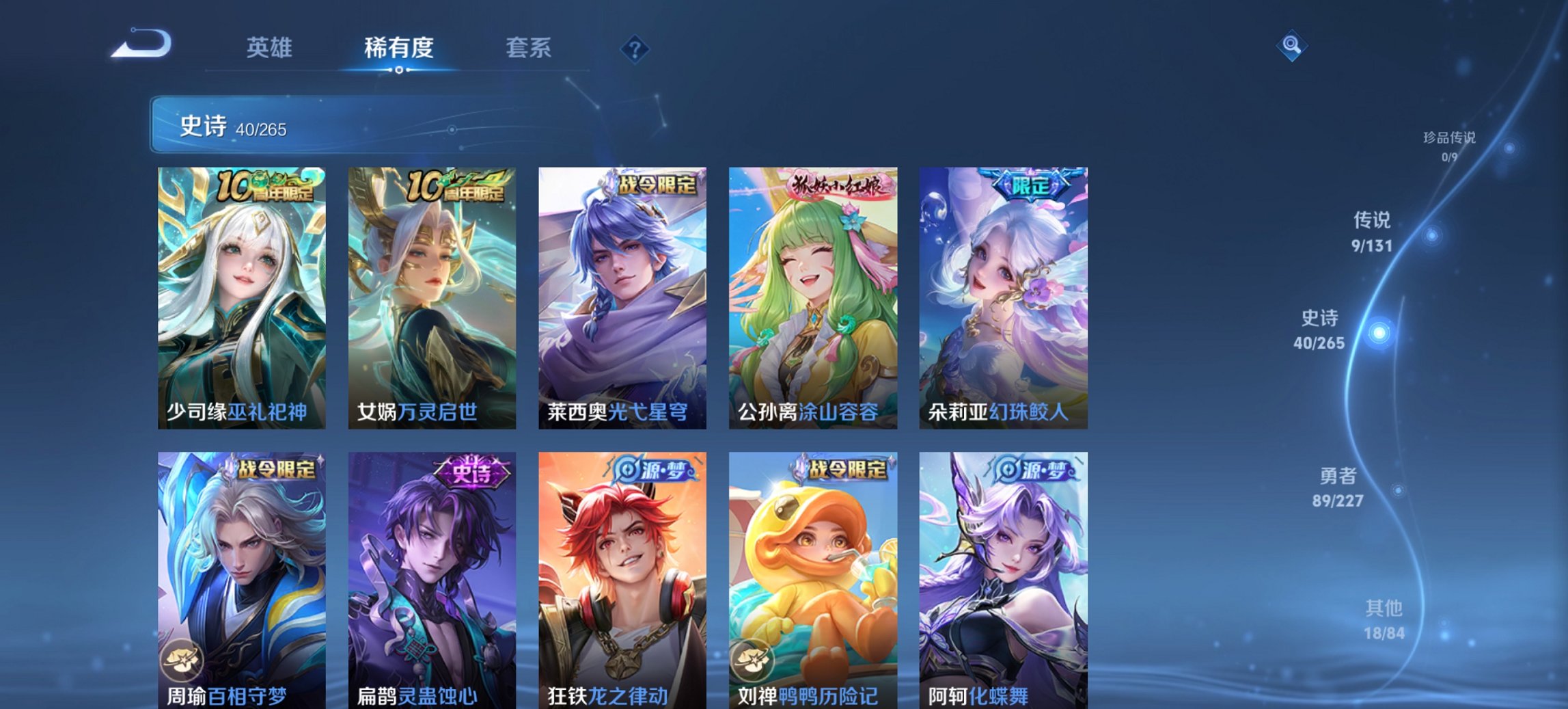
Task: Open the help question mark icon
Action: [635, 49]
